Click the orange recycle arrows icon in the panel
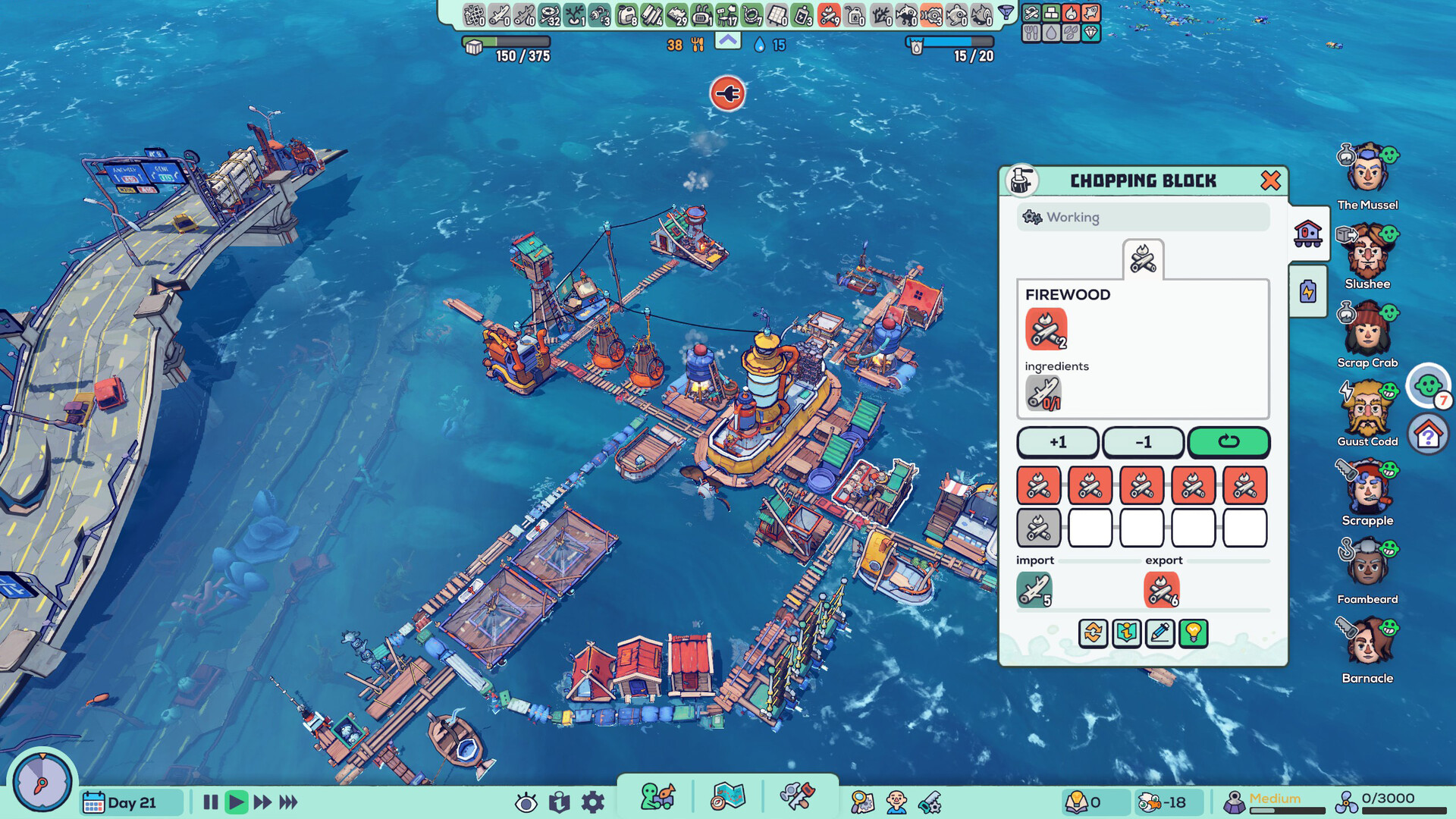This screenshot has width=1456, height=819. (x=1092, y=634)
